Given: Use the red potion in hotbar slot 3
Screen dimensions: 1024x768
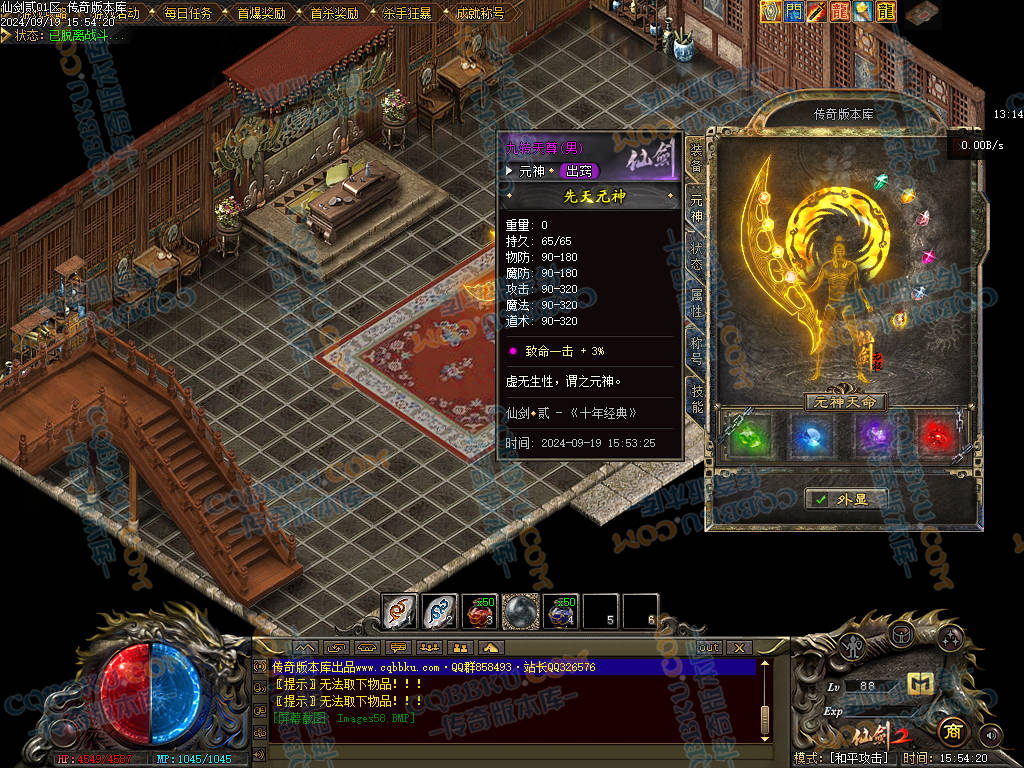Looking at the screenshot, I should (479, 611).
